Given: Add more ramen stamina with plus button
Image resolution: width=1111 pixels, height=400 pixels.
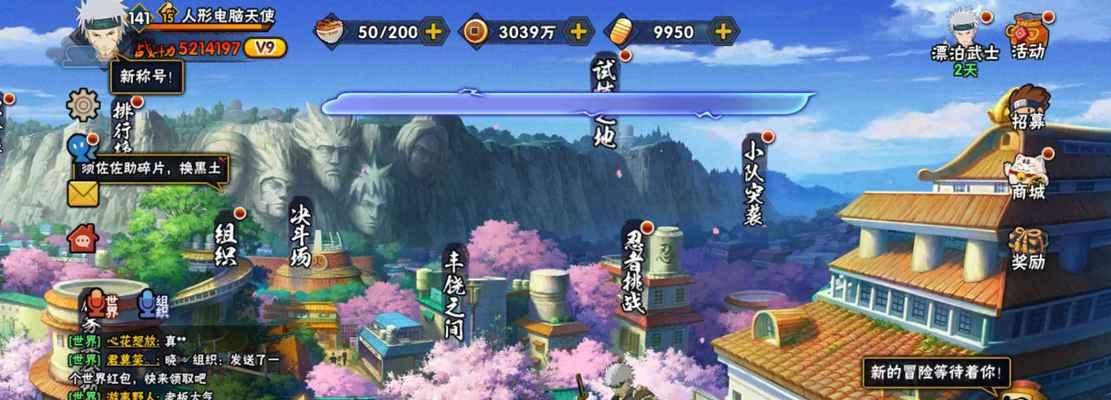Looking at the screenshot, I should [x=432, y=31].
